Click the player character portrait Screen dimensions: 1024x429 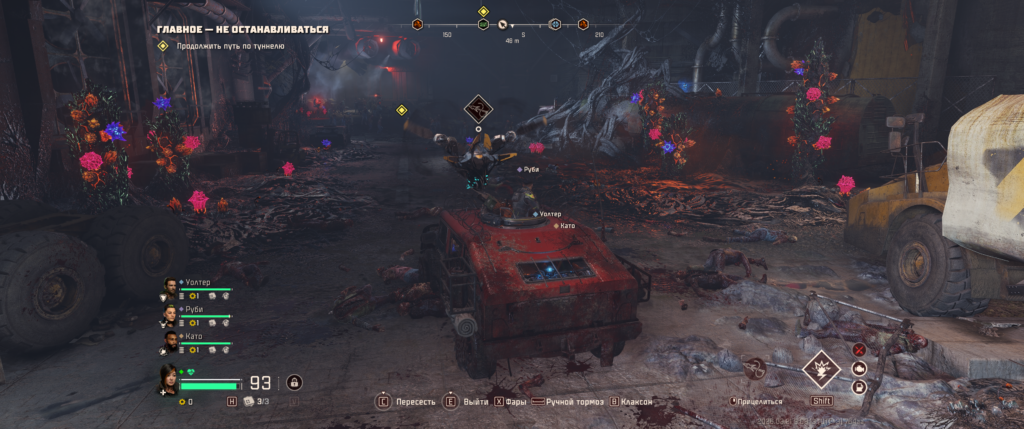pos(169,378)
